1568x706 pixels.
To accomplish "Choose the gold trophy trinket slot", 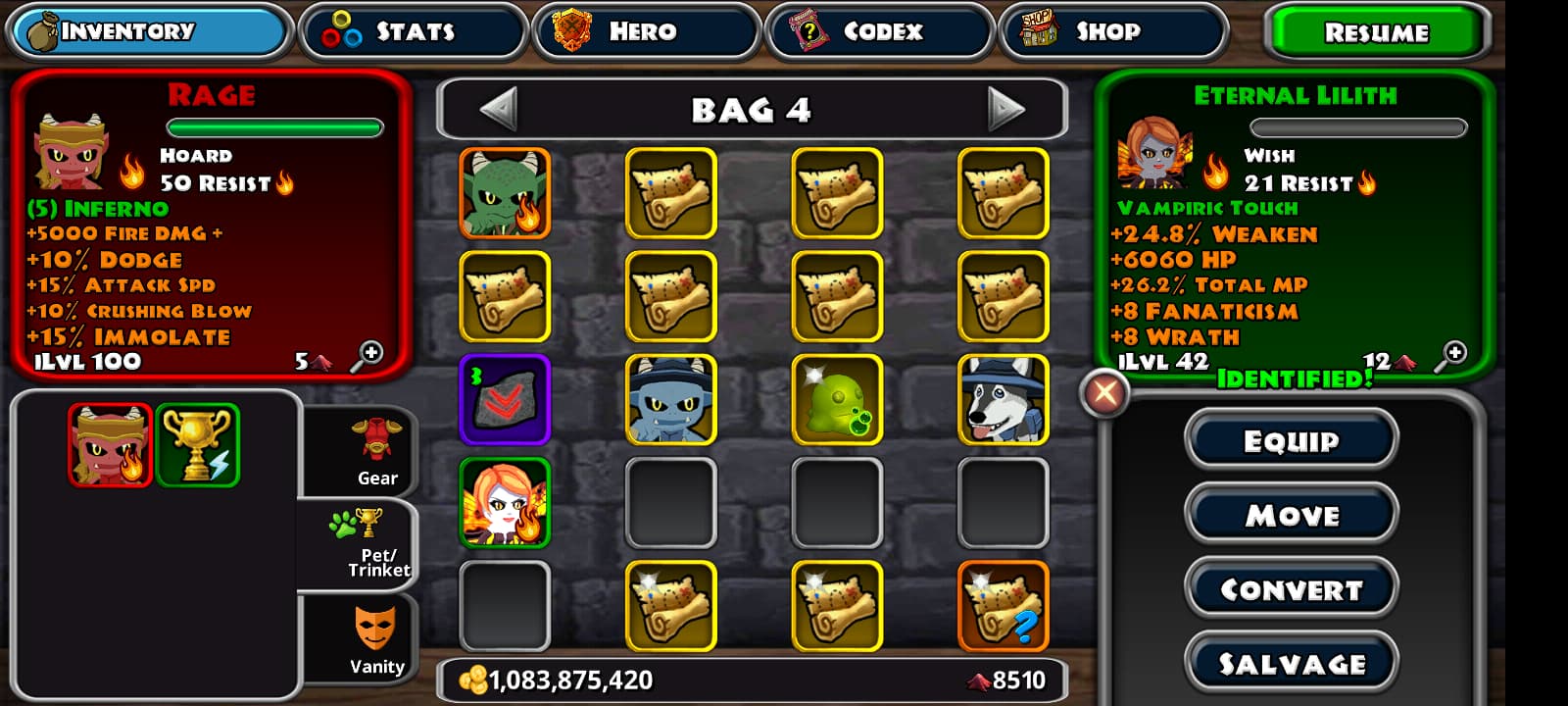I will (x=197, y=445).
